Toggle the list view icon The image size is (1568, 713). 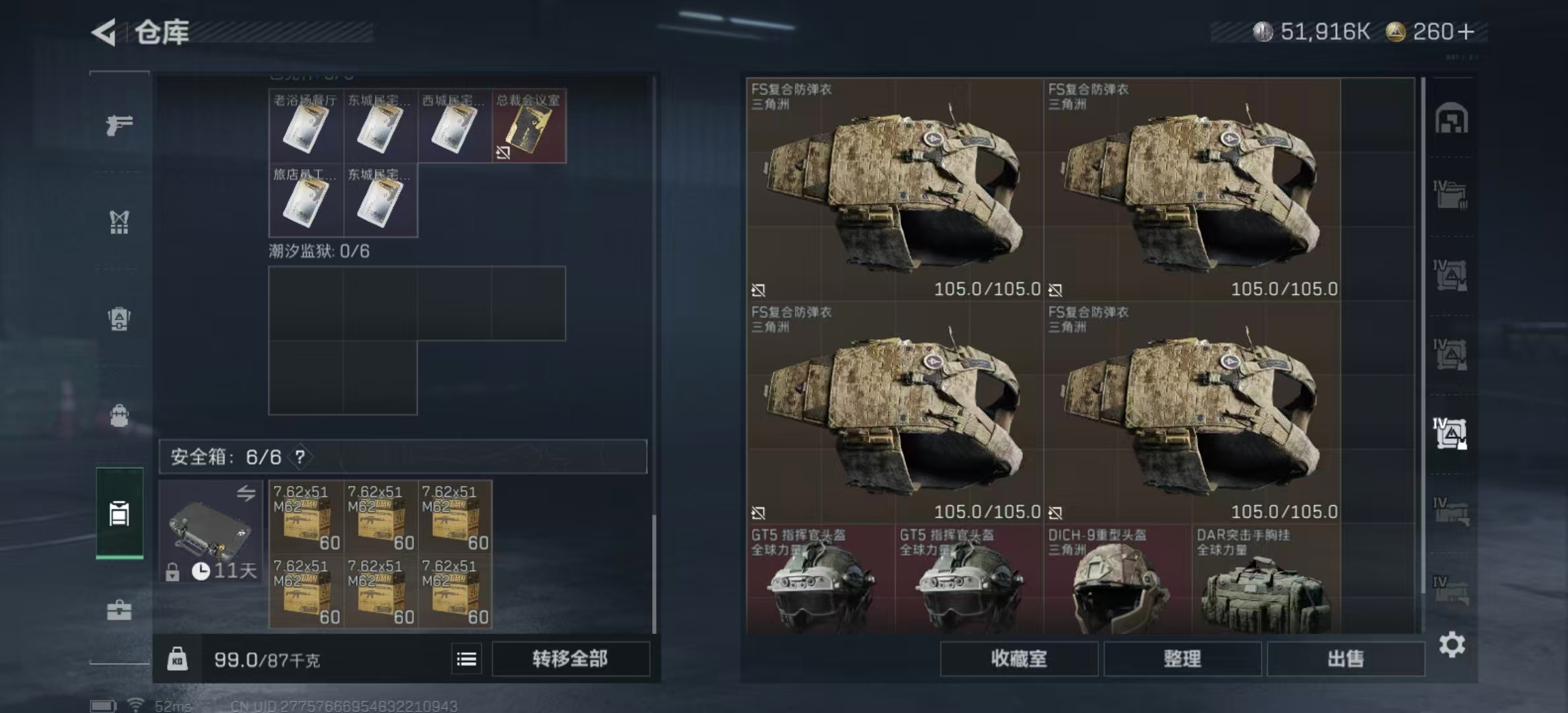467,659
